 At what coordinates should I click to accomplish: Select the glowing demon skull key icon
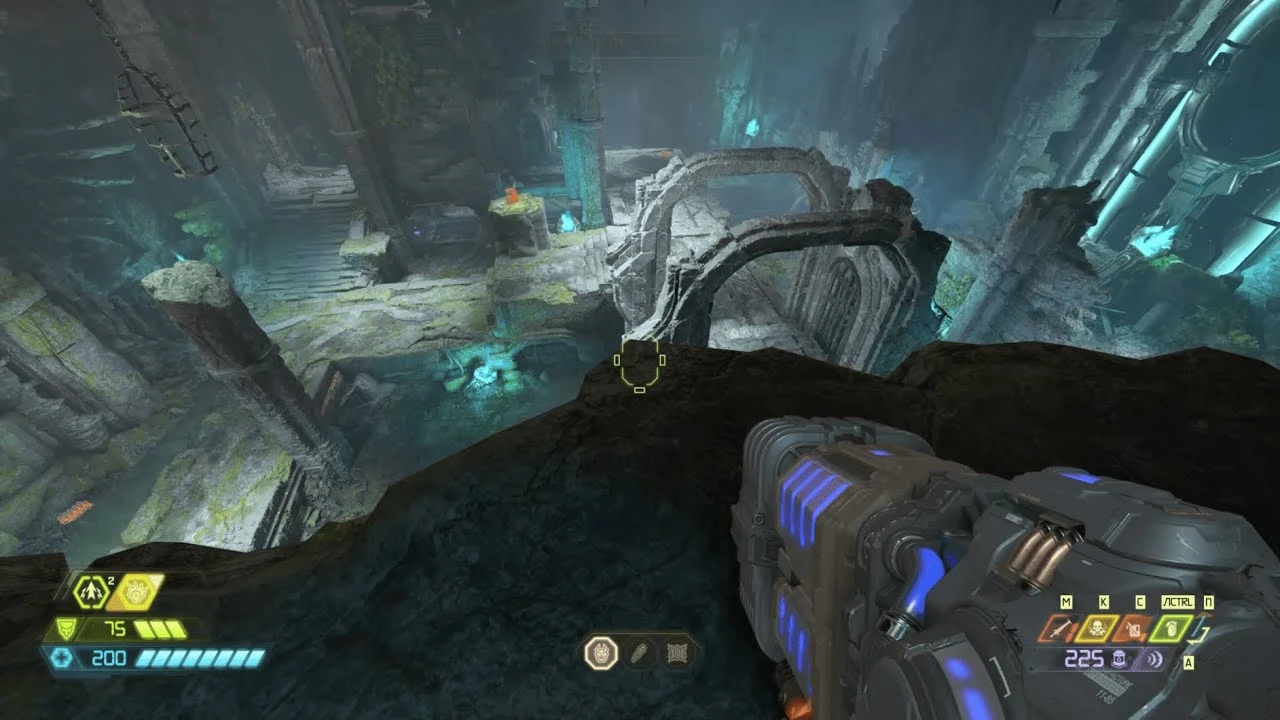click(x=601, y=652)
